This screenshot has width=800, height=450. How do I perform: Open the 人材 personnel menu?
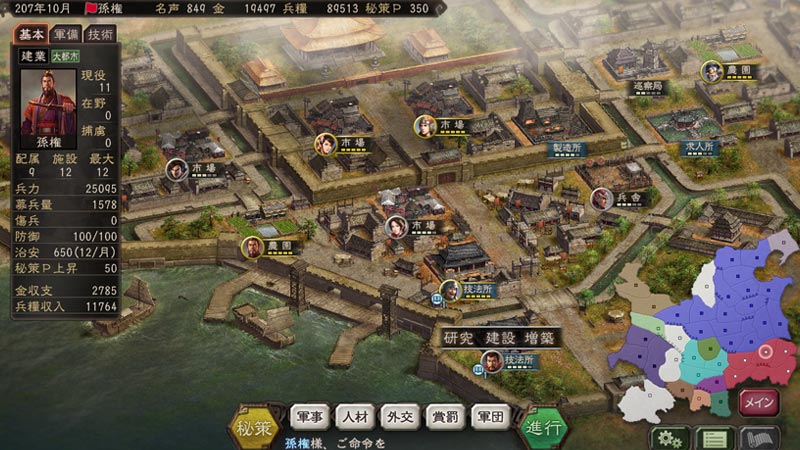coord(356,416)
